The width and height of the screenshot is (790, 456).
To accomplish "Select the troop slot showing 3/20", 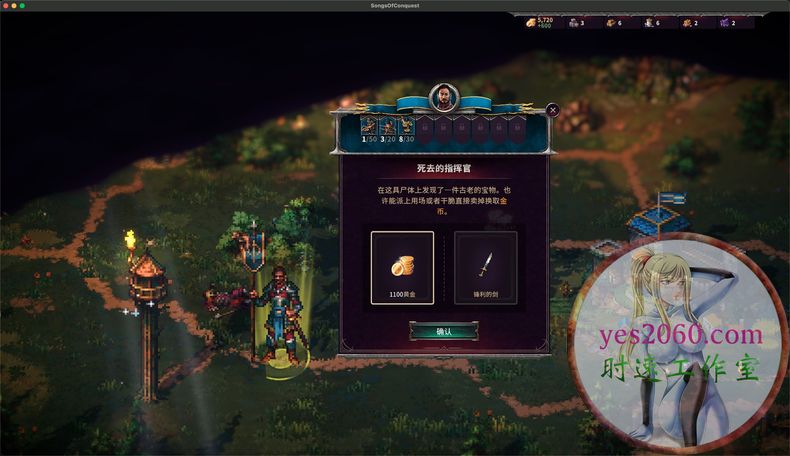I will (x=388, y=127).
